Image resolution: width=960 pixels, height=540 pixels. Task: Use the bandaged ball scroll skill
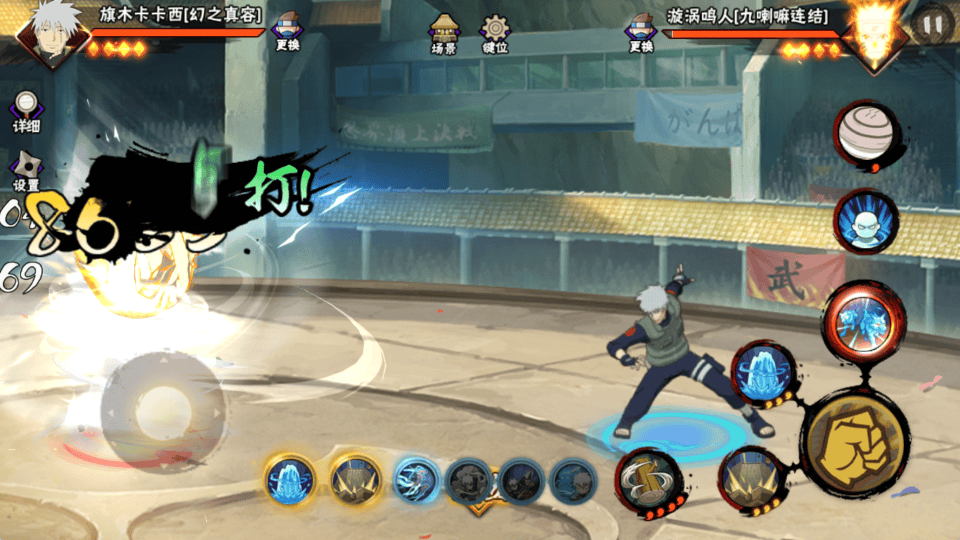coord(865,133)
